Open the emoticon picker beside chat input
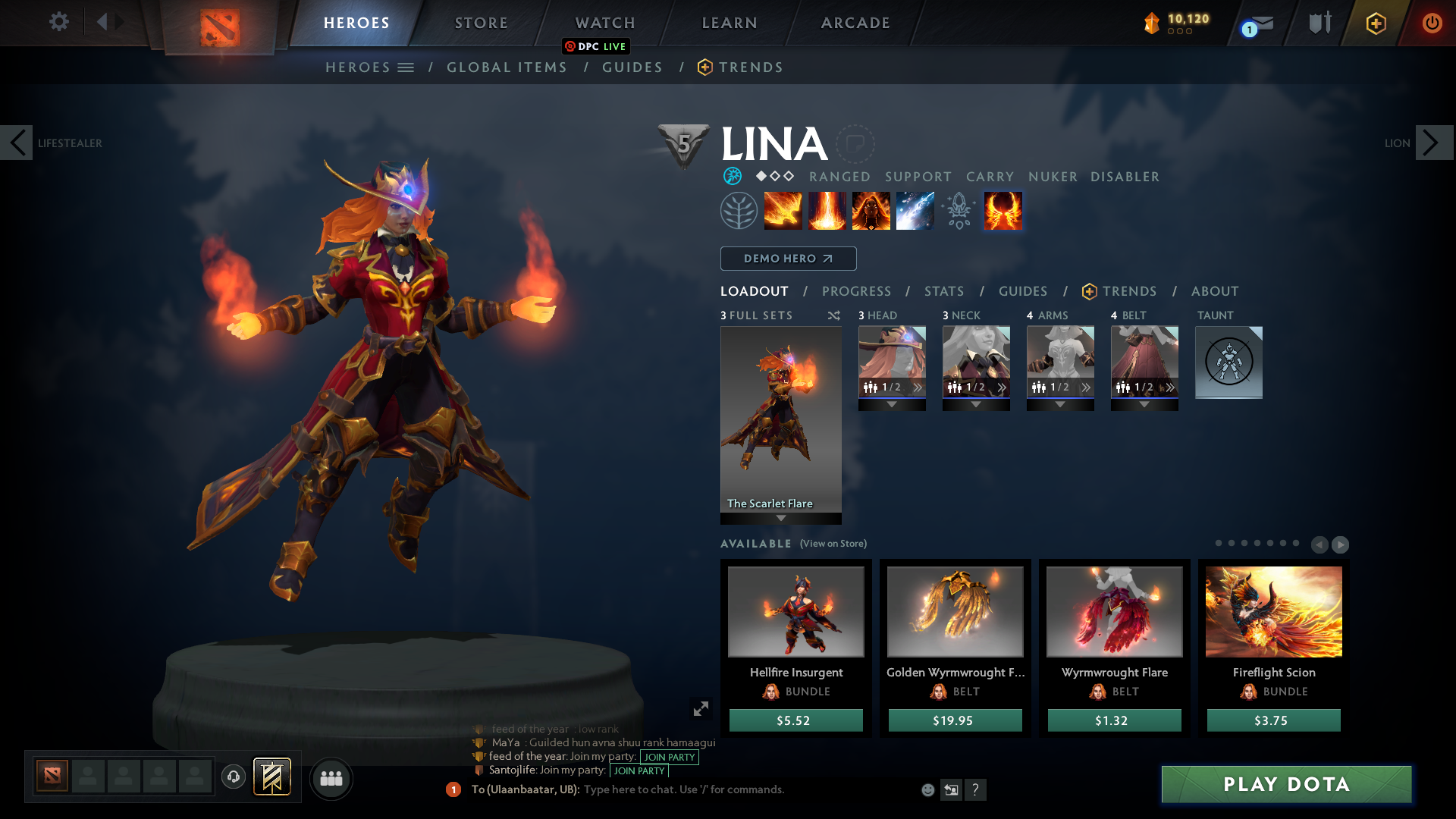Image resolution: width=1456 pixels, height=819 pixels. [927, 789]
